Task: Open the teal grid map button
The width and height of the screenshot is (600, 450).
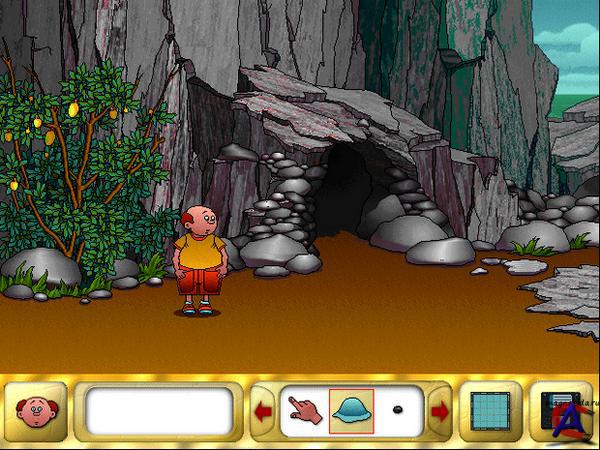Action: coord(490,410)
